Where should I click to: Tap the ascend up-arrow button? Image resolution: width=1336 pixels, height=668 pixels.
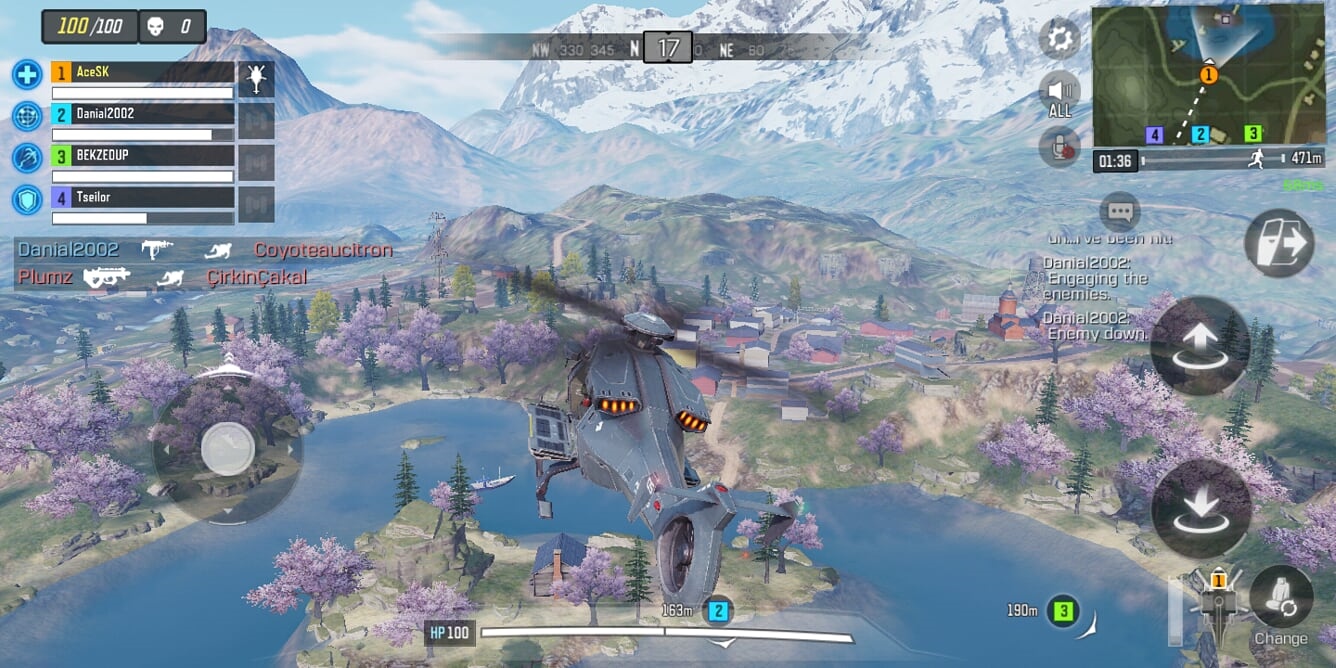click(x=1200, y=346)
